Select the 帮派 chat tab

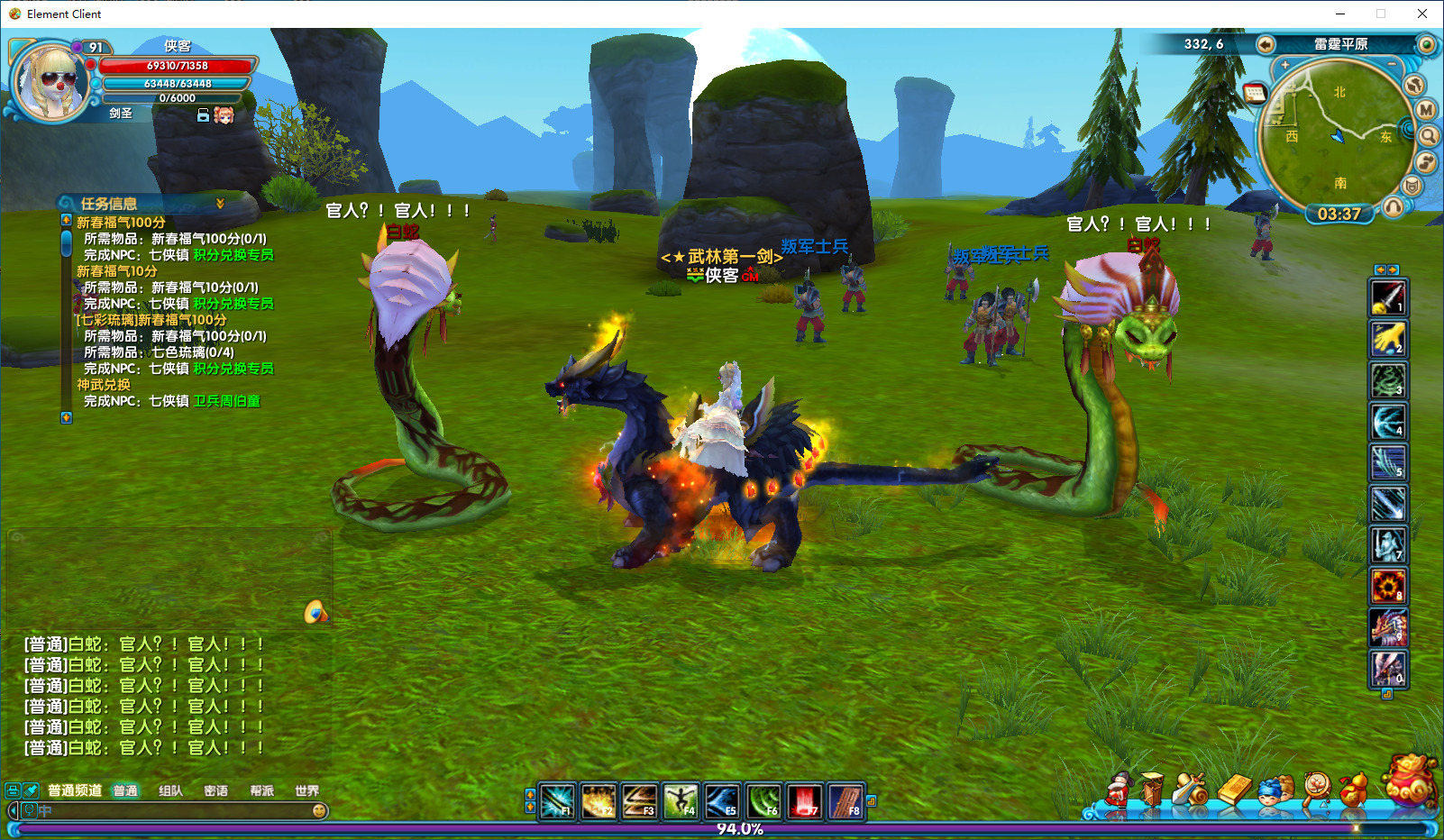pyautogui.click(x=261, y=790)
